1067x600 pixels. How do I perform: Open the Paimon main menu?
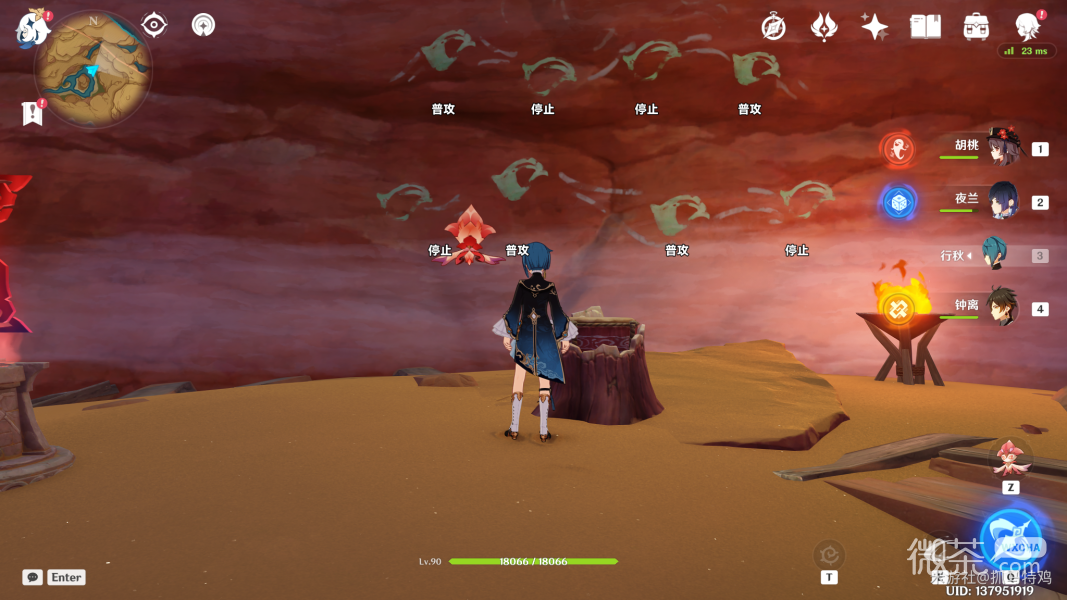click(x=32, y=28)
